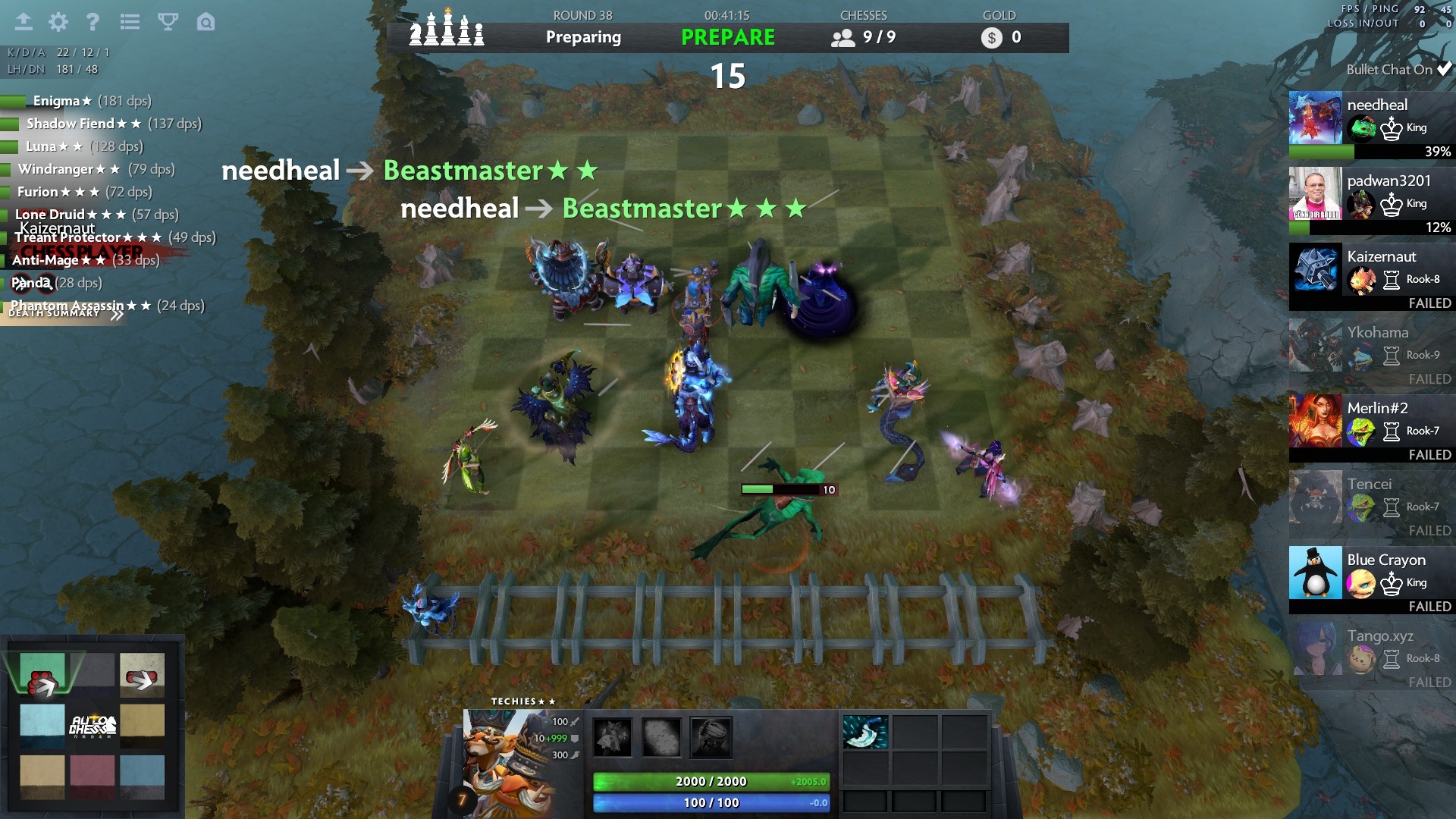This screenshot has height=819, width=1456.
Task: Show the trophy leaderboard
Action: (x=168, y=22)
